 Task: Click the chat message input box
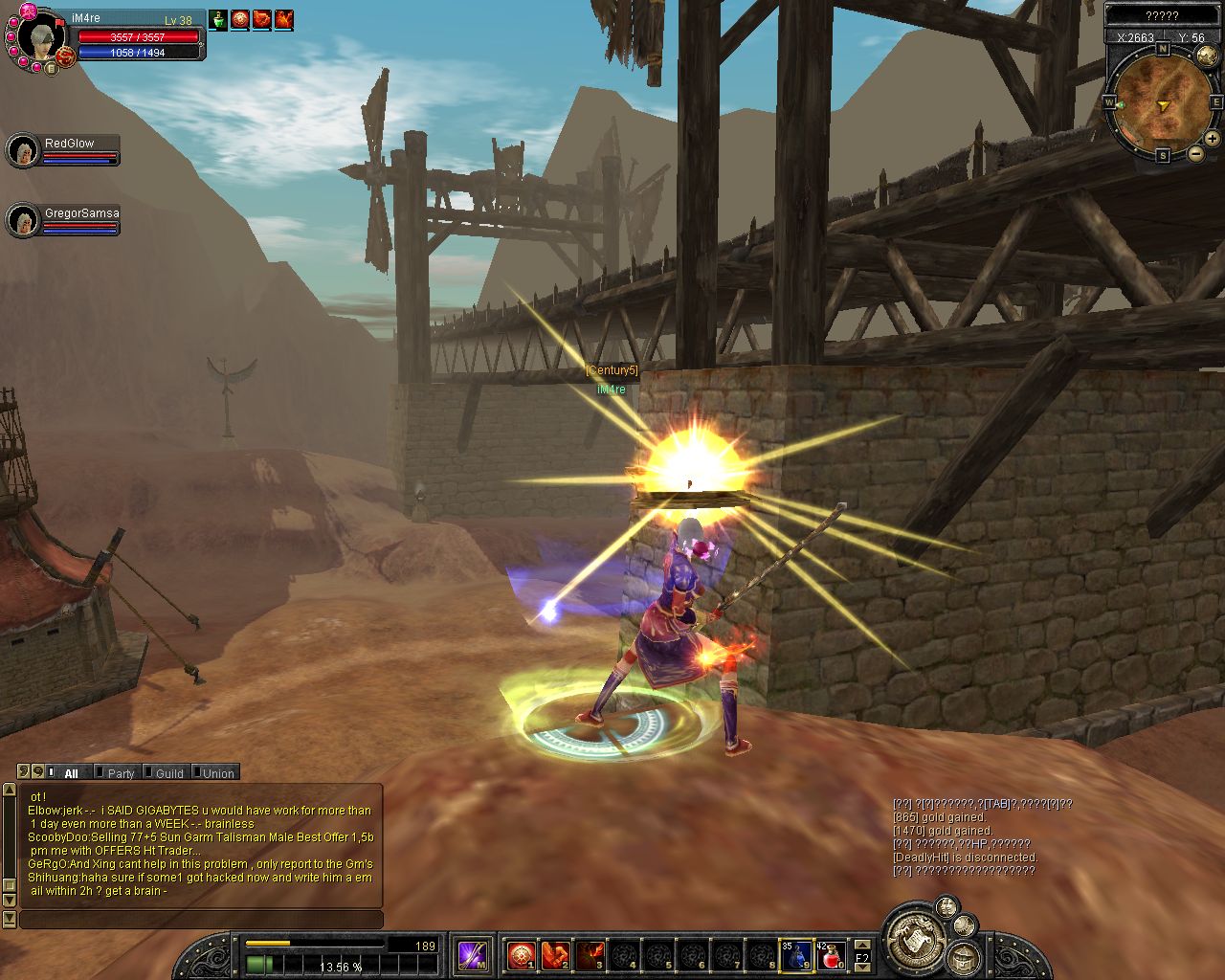[x=201, y=920]
